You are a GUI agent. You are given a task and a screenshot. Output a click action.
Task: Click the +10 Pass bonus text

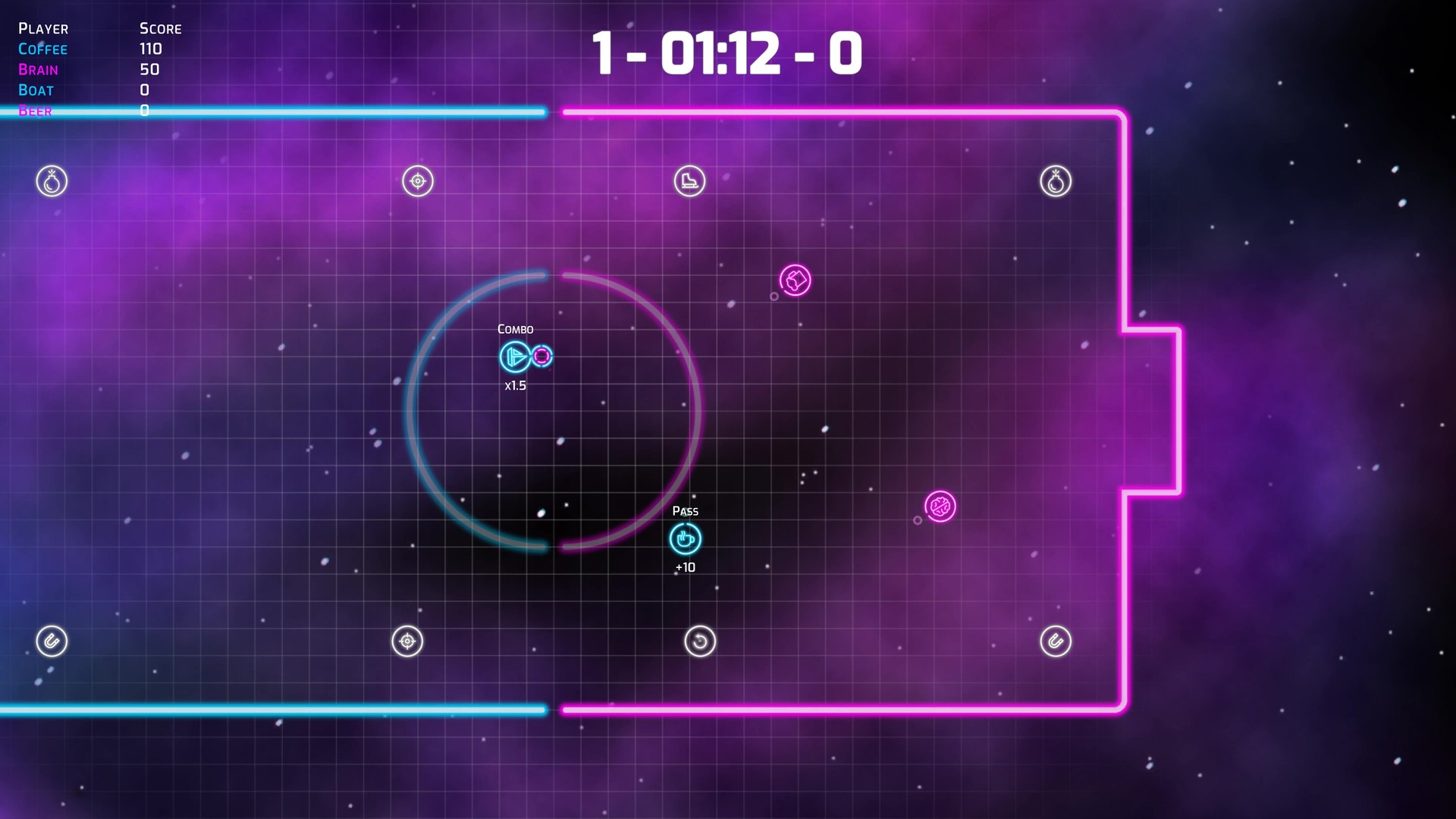[x=685, y=566]
